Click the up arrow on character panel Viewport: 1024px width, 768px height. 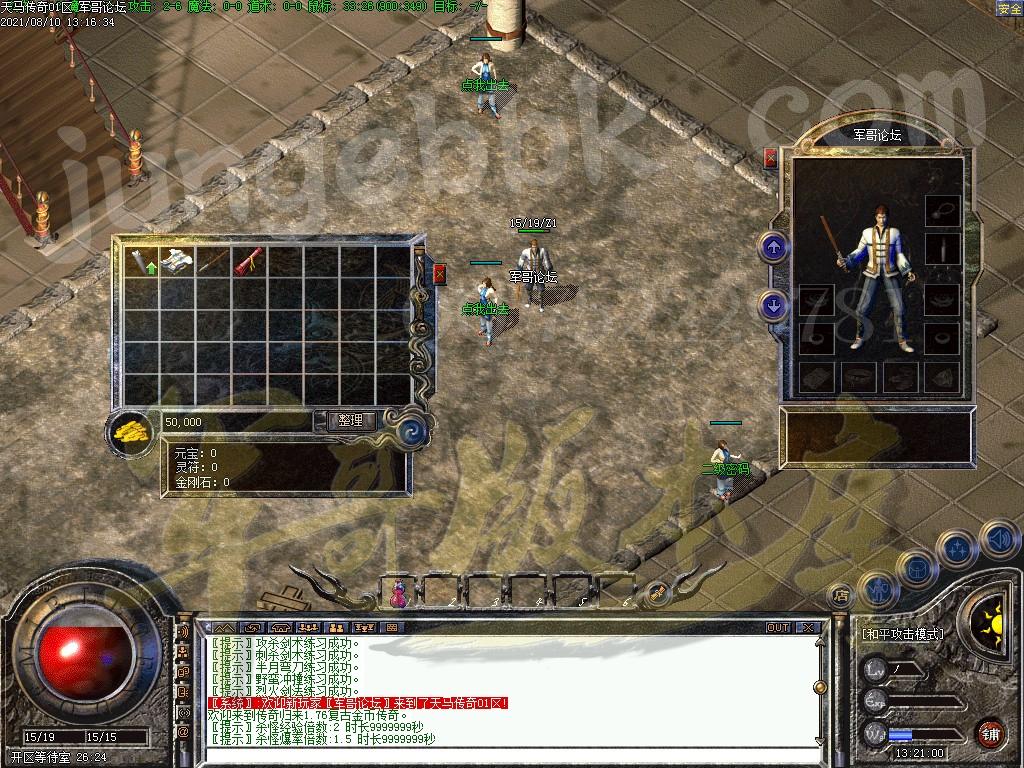[773, 245]
